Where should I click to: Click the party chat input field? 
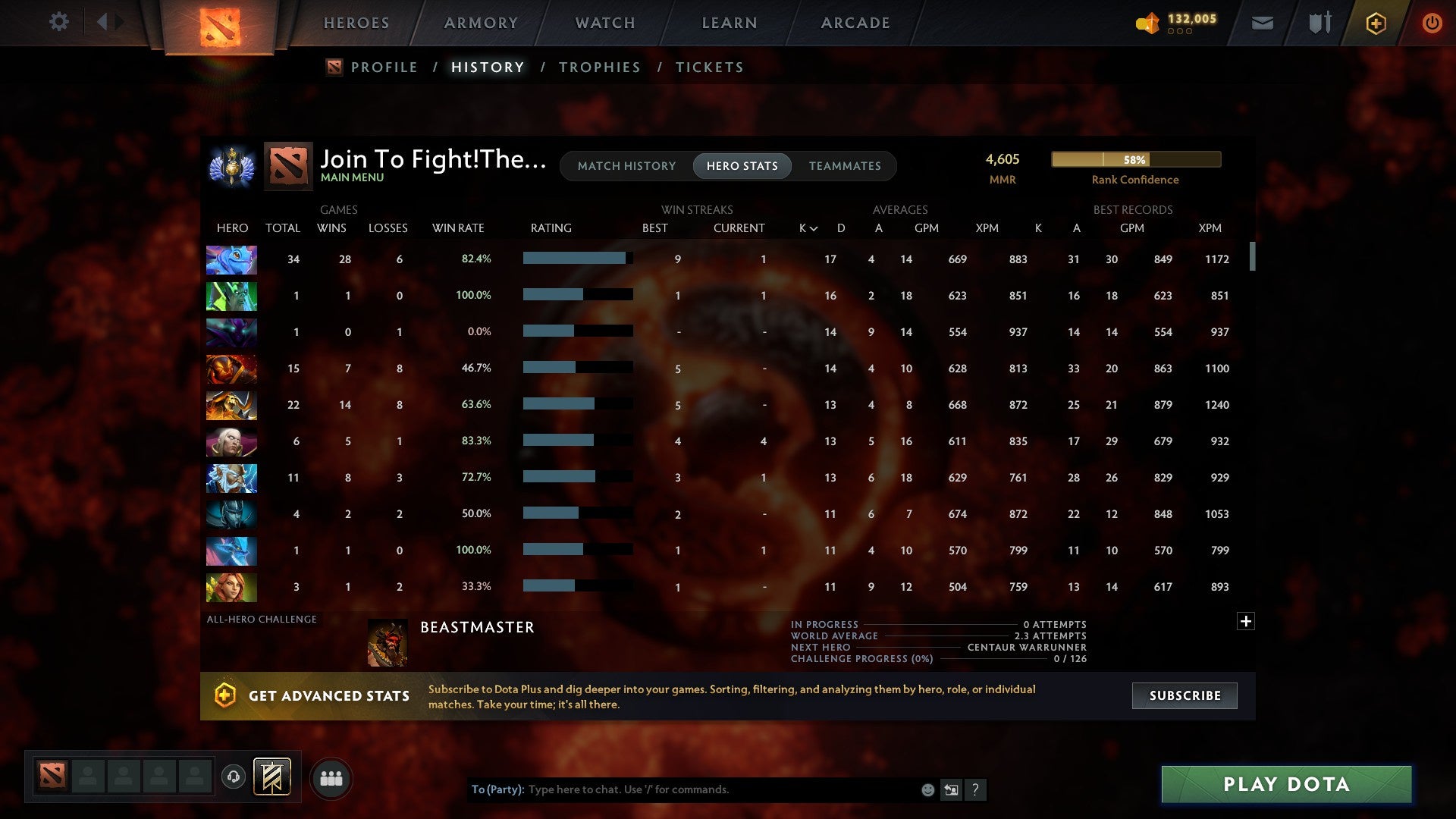682,789
